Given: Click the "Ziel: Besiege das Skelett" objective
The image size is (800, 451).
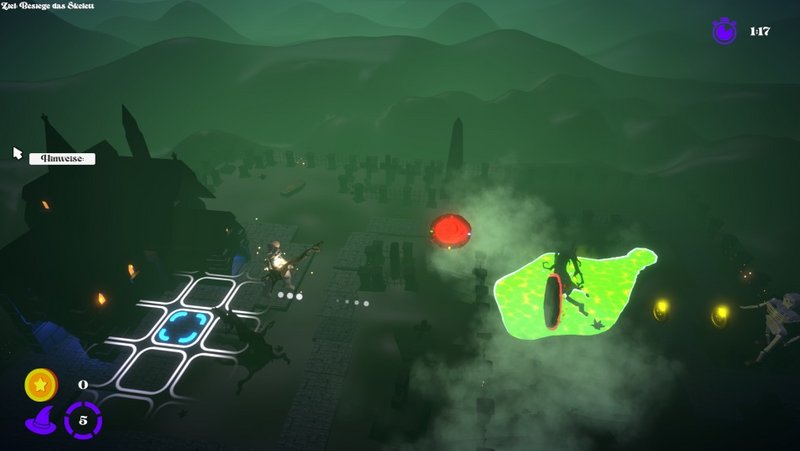Looking at the screenshot, I should tap(48, 6).
